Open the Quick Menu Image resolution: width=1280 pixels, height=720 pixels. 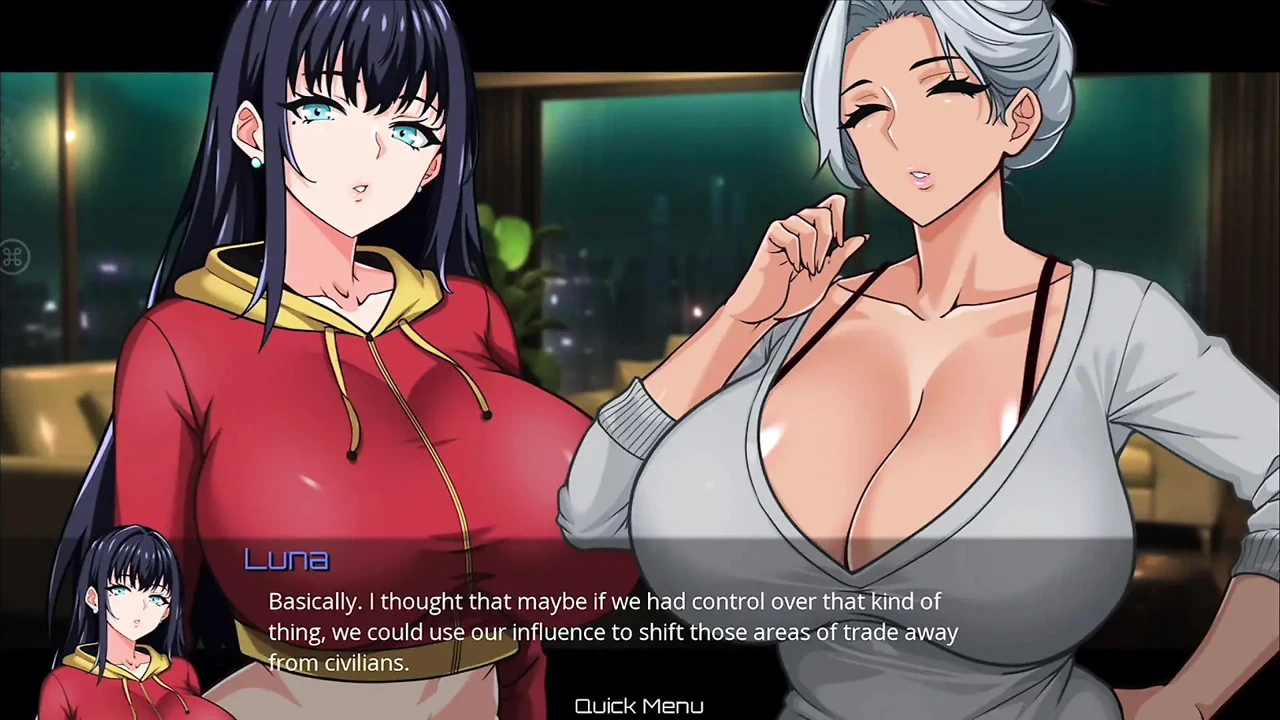click(x=639, y=706)
